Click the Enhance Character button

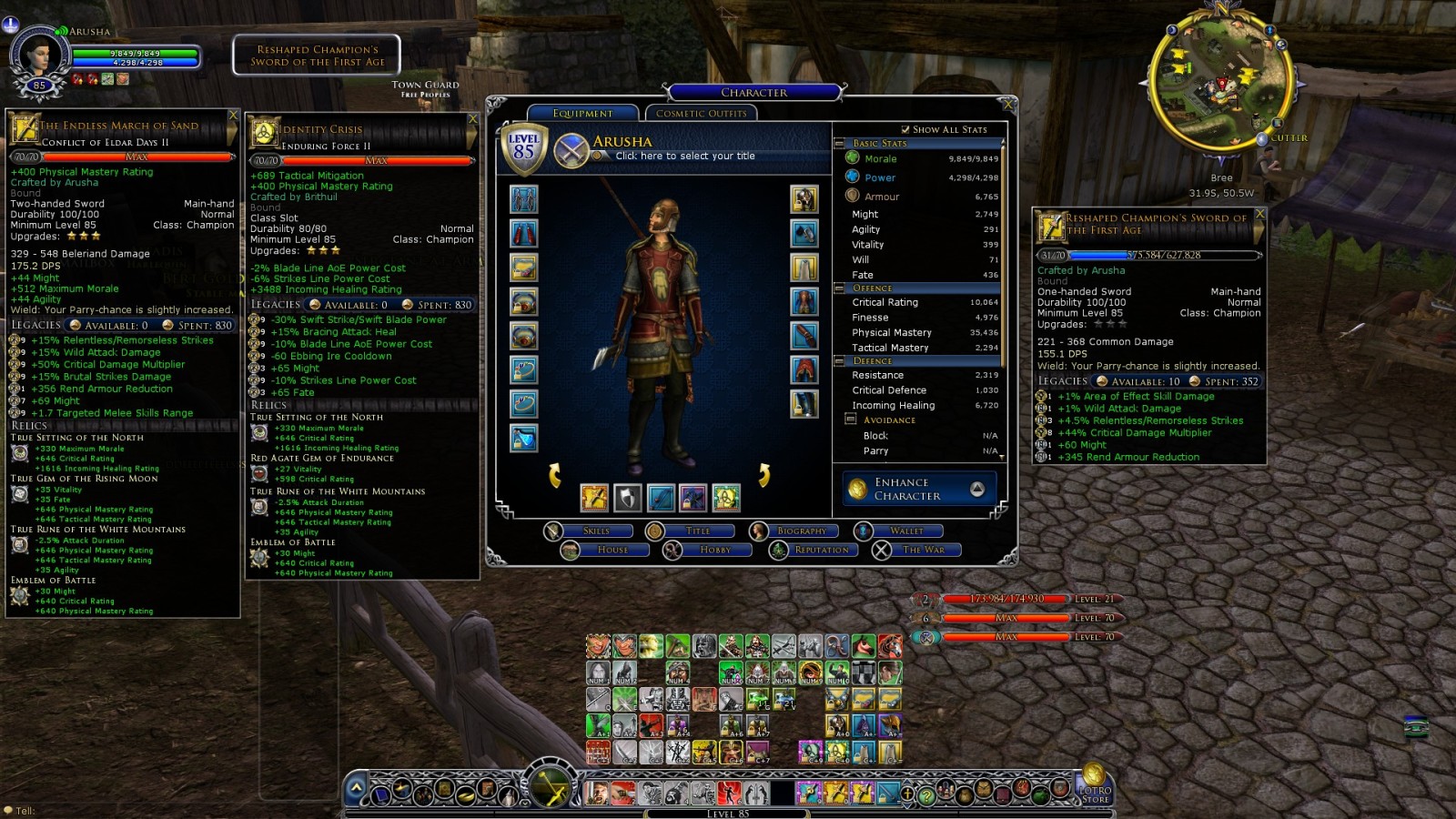920,489
